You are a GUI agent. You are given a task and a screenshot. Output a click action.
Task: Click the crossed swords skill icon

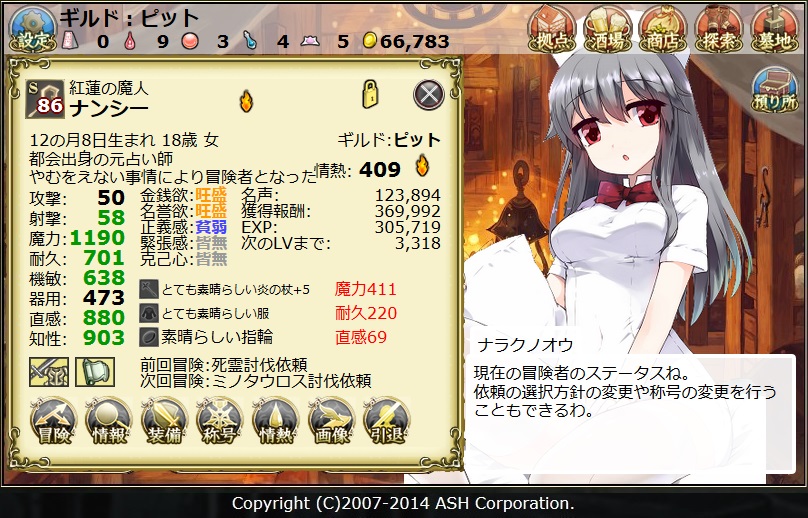point(48,371)
